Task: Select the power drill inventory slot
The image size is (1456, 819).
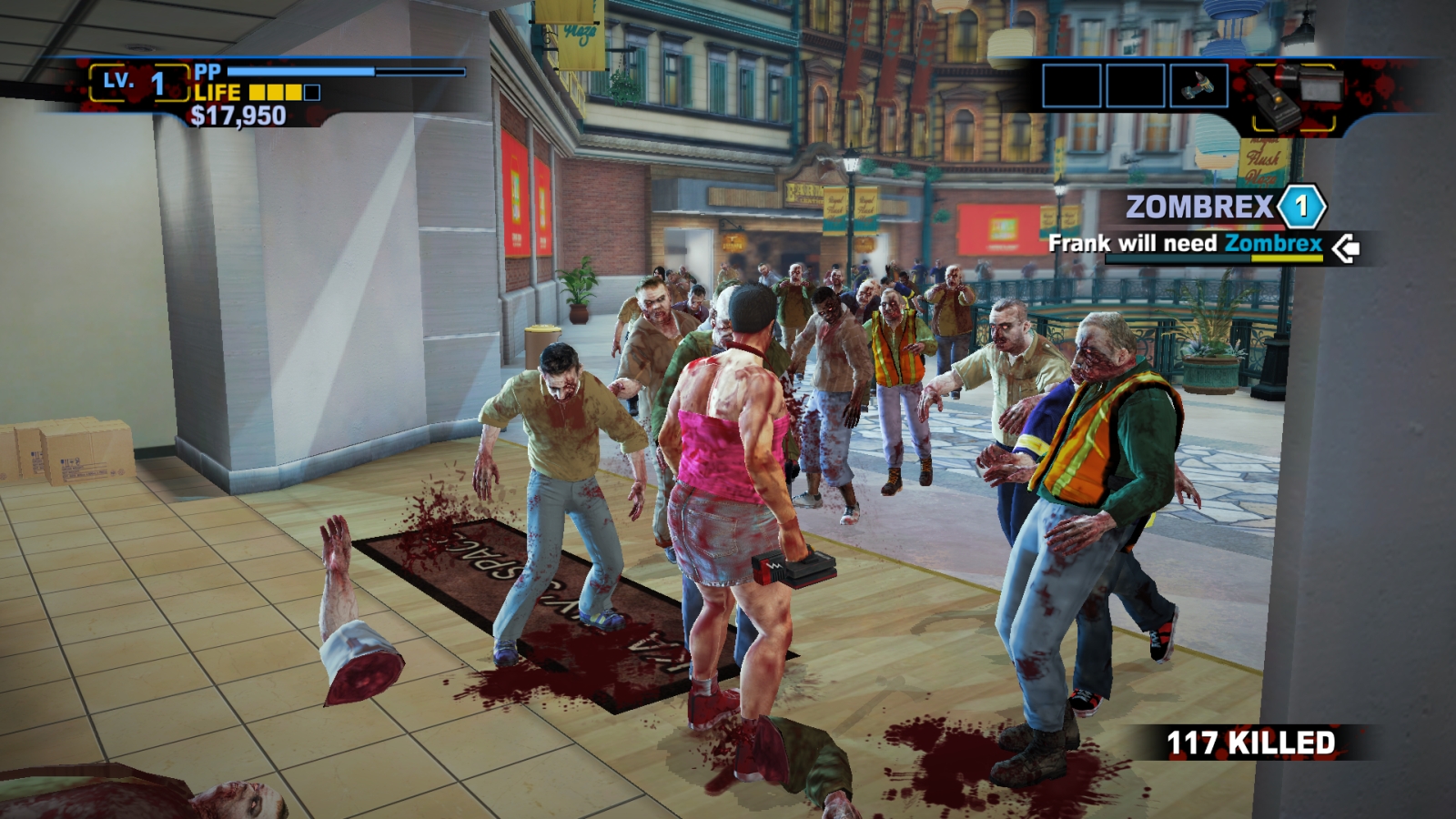Action: 1198,86
